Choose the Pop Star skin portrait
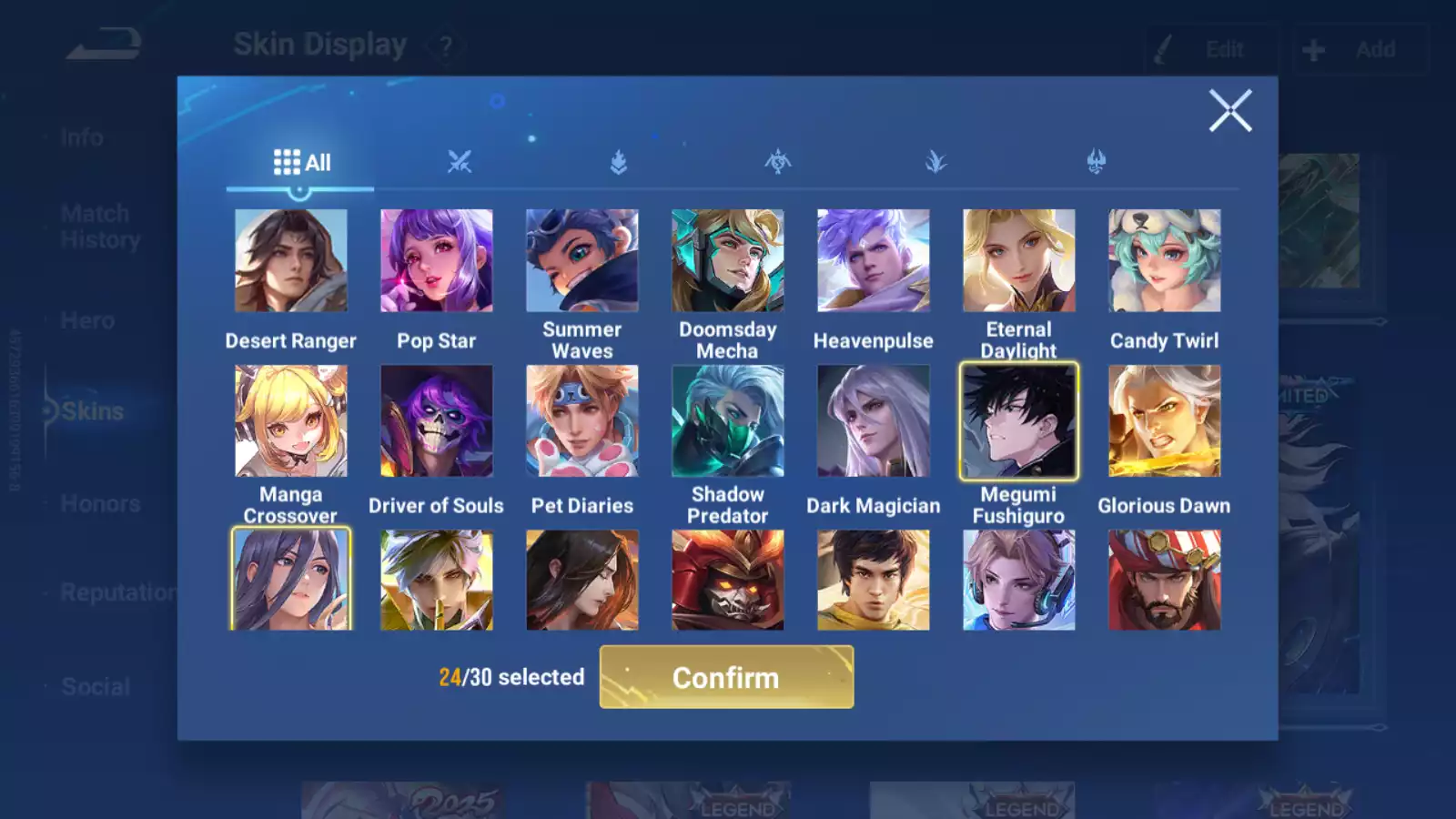This screenshot has width=1456, height=819. 436,261
